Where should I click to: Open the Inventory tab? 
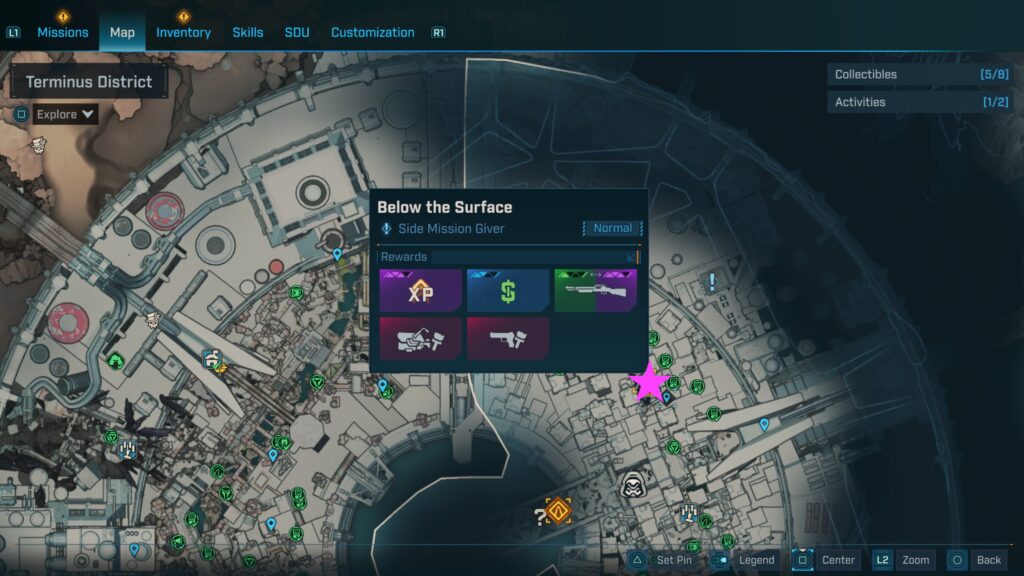(183, 32)
